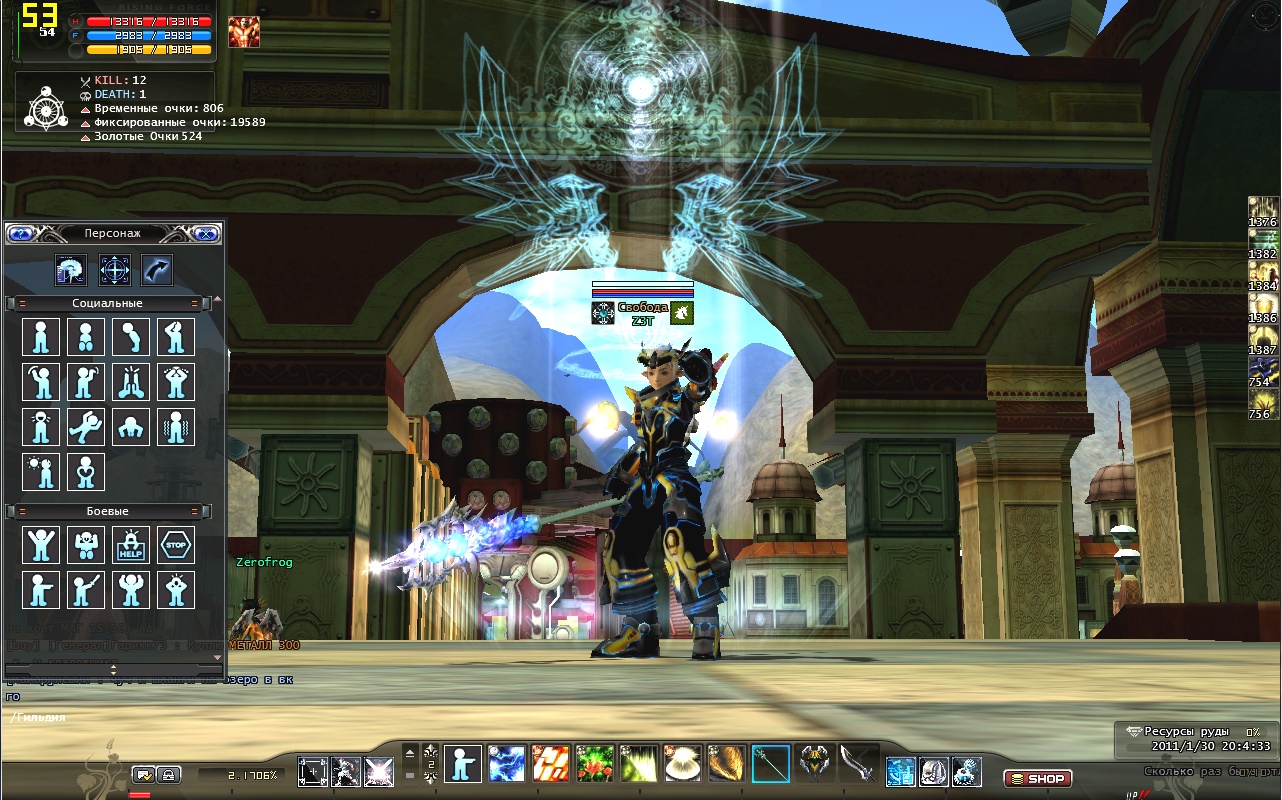This screenshot has height=800, width=1282.
Task: Select the curved sword hotbar slot
Action: [x=858, y=764]
